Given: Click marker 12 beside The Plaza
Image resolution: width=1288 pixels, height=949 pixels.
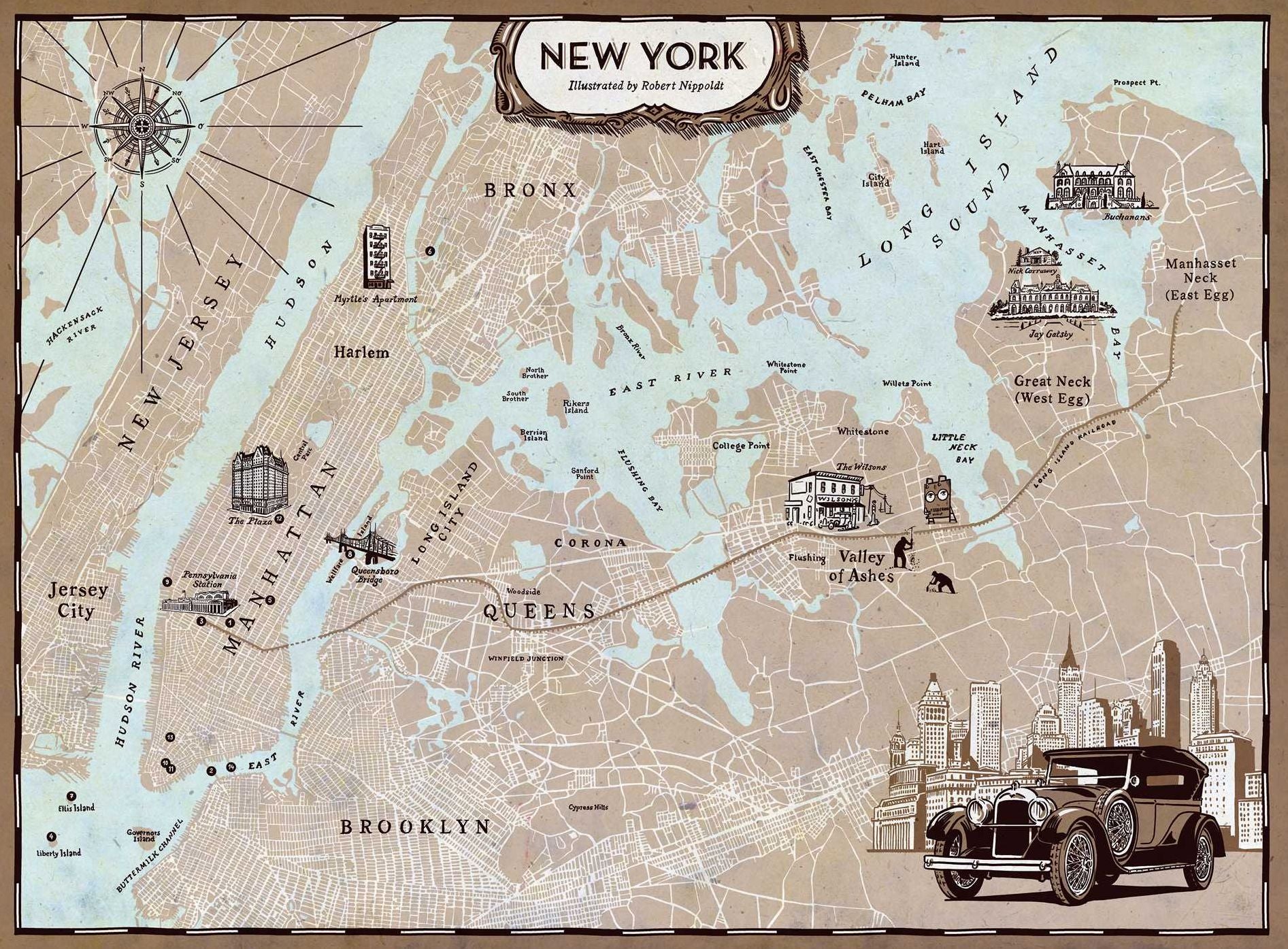Looking at the screenshot, I should tap(279, 520).
